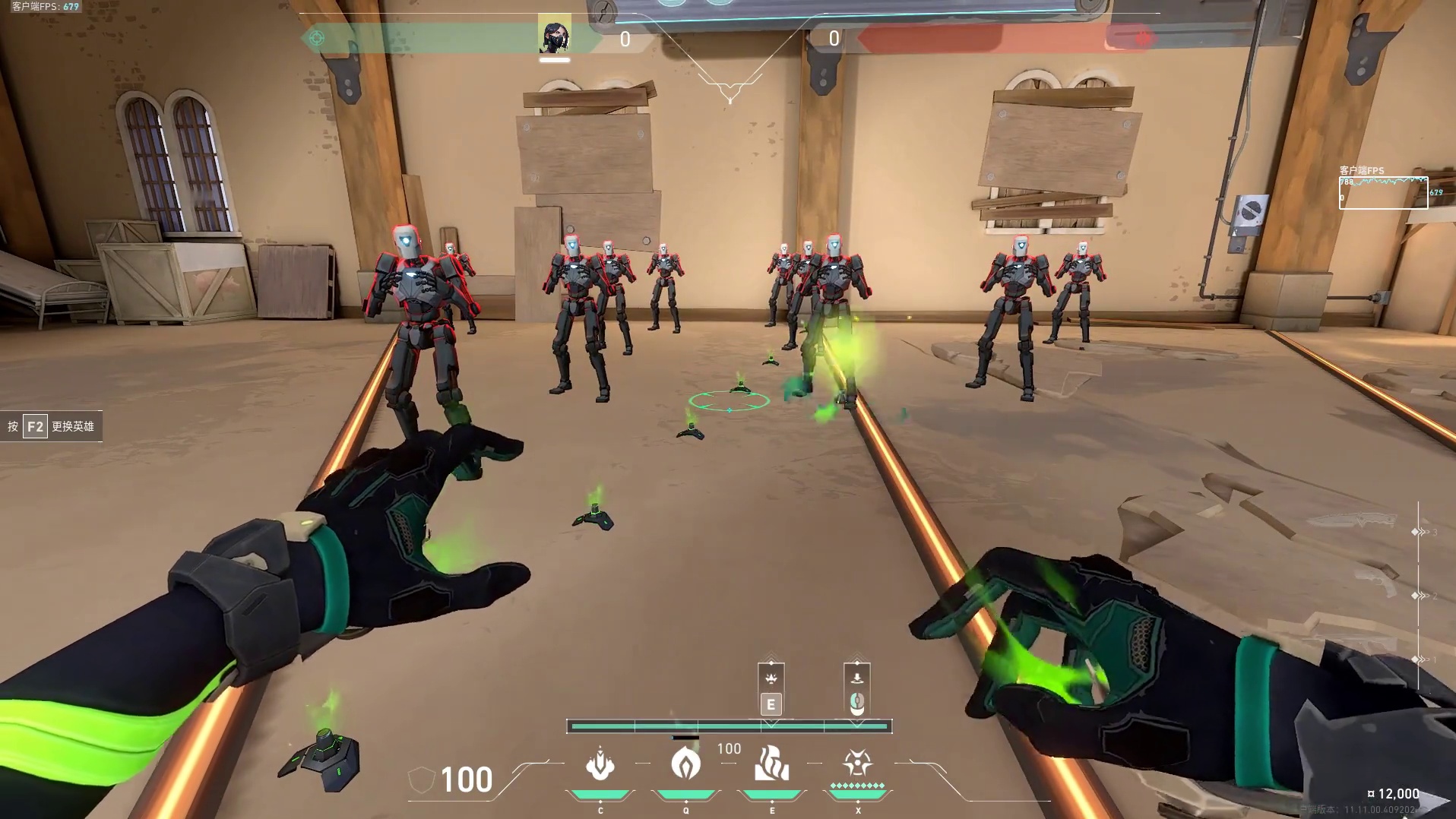Click the shield armor icon
1456x819 pixels.
click(x=421, y=780)
